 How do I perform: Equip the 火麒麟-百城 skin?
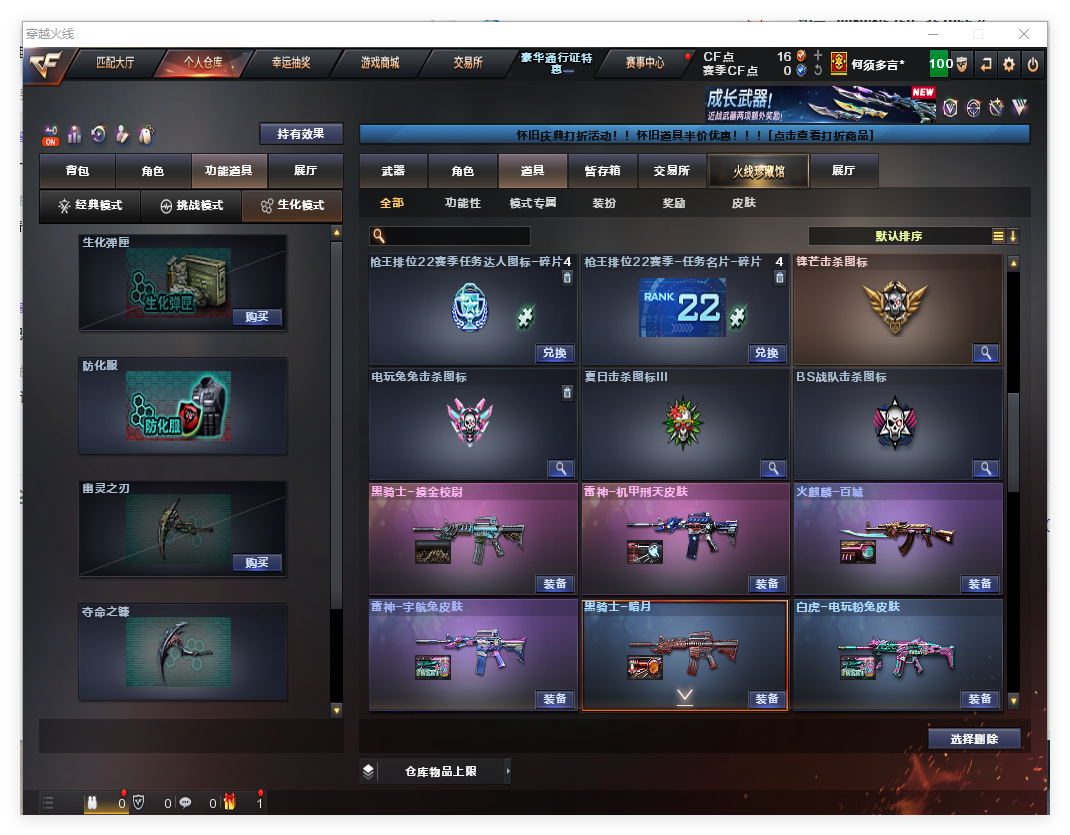(x=980, y=584)
